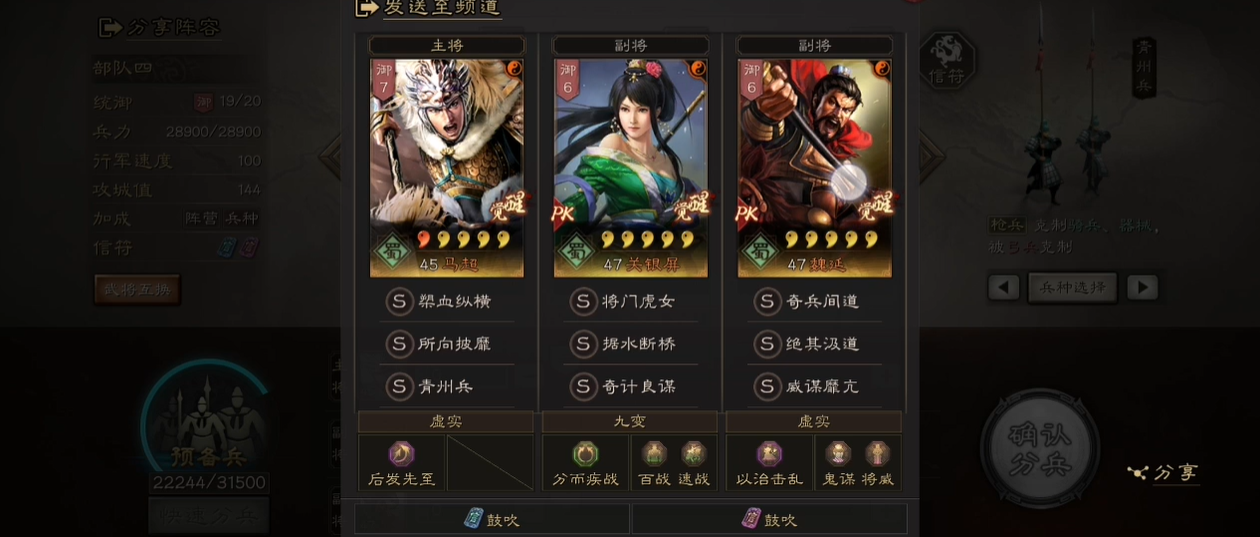Open the 后发先至 tactic icon
The width and height of the screenshot is (1260, 537).
[402, 456]
